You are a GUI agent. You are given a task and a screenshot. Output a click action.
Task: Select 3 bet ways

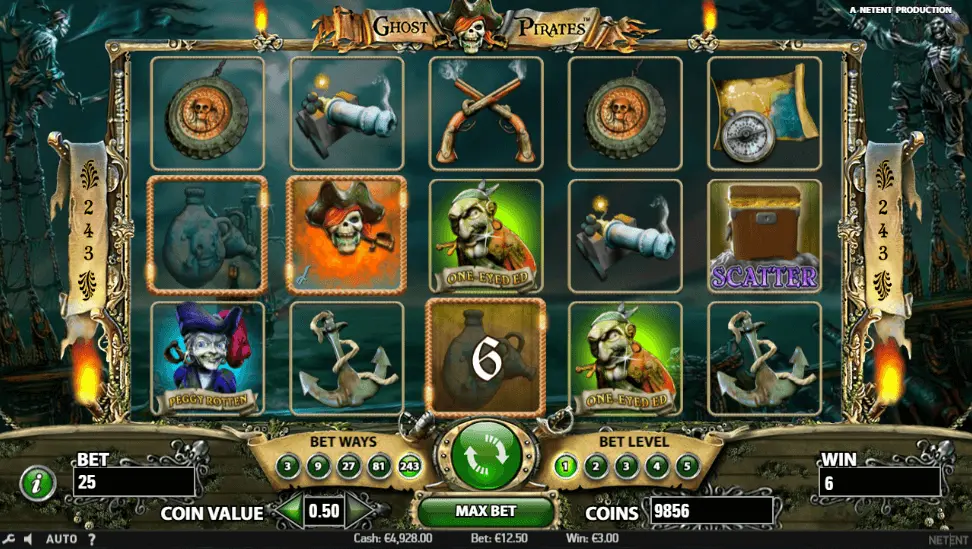(x=288, y=466)
